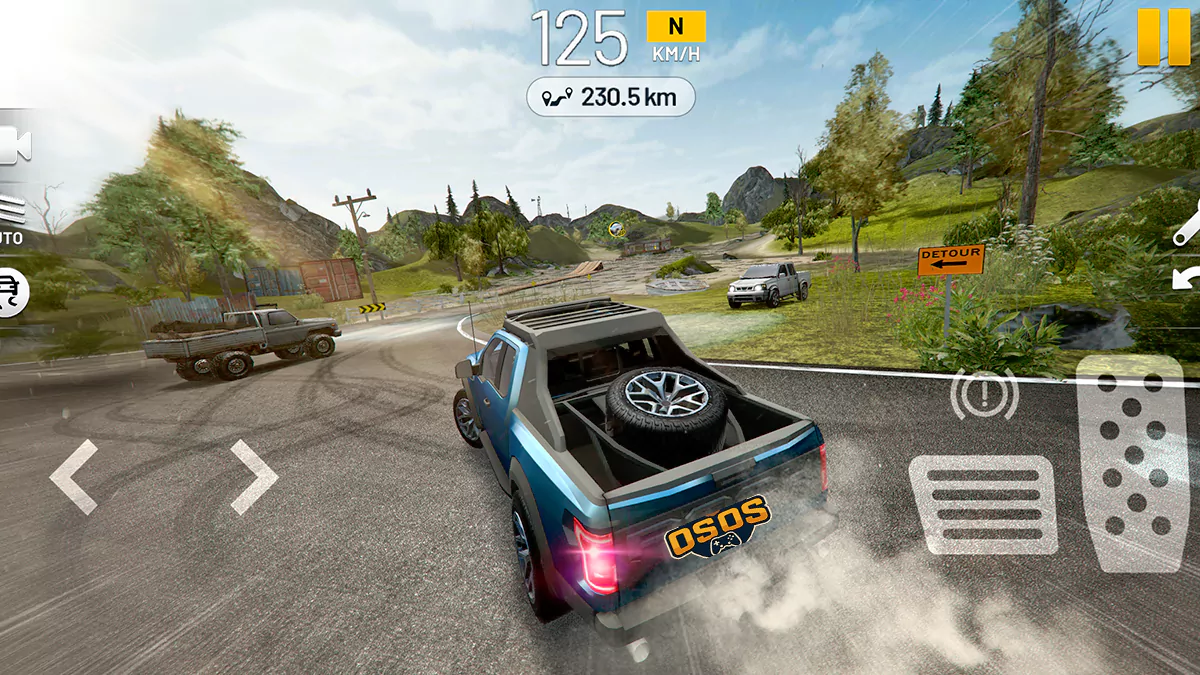
Task: Pause the game with the orange button
Action: click(1163, 37)
